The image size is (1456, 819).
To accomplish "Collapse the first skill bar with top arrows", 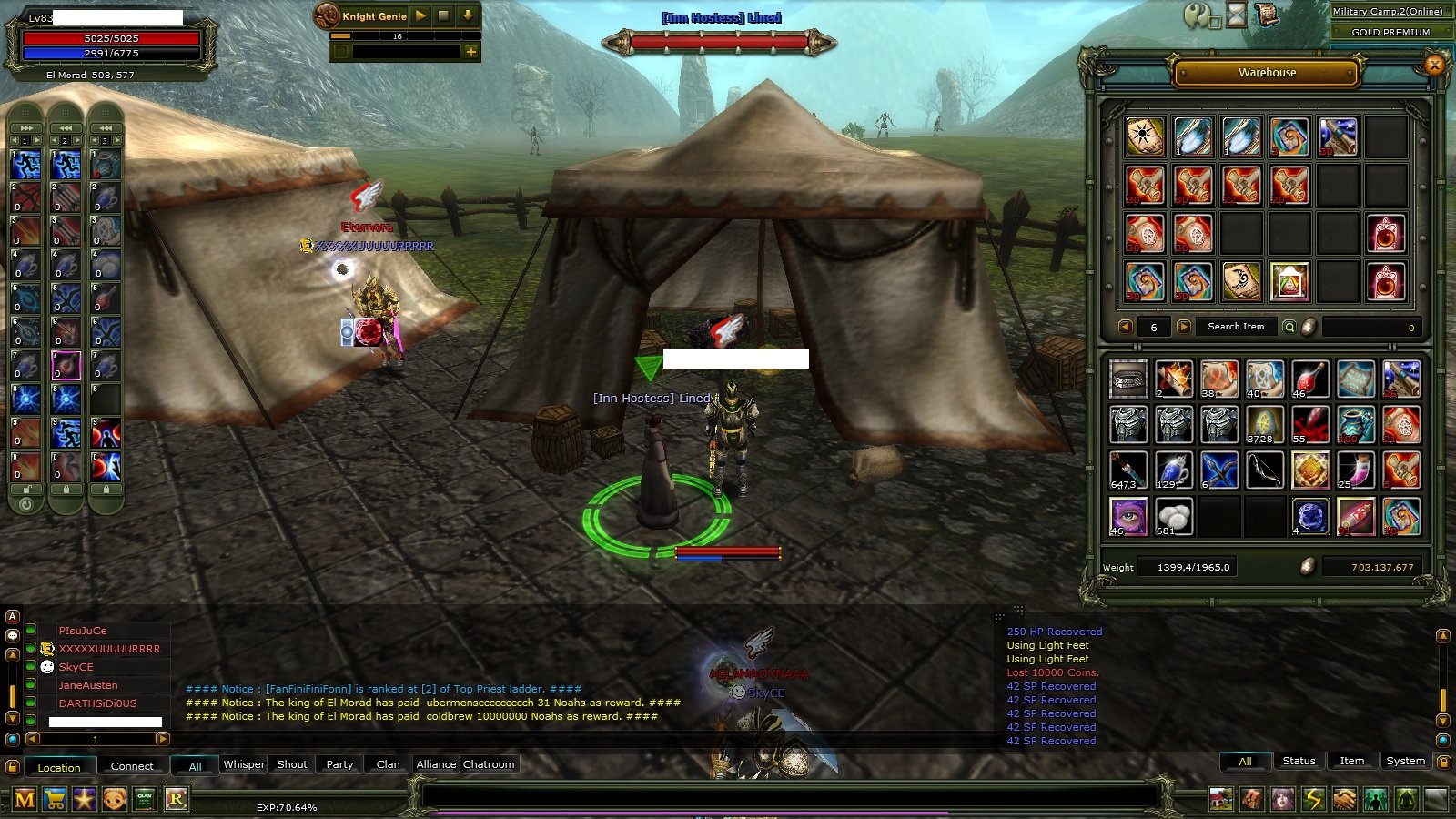I will coord(25,127).
